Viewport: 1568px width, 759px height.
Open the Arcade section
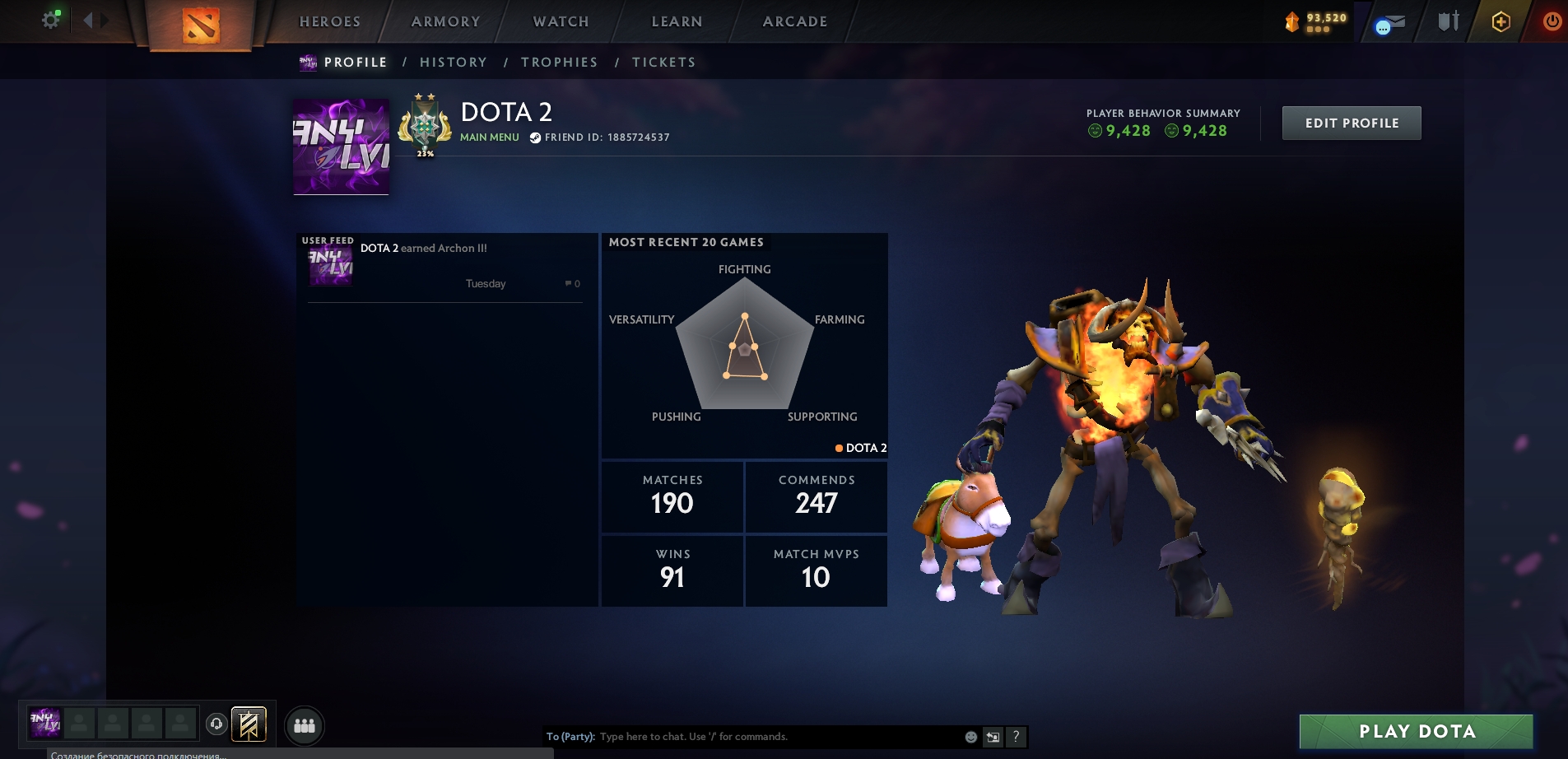[x=795, y=21]
